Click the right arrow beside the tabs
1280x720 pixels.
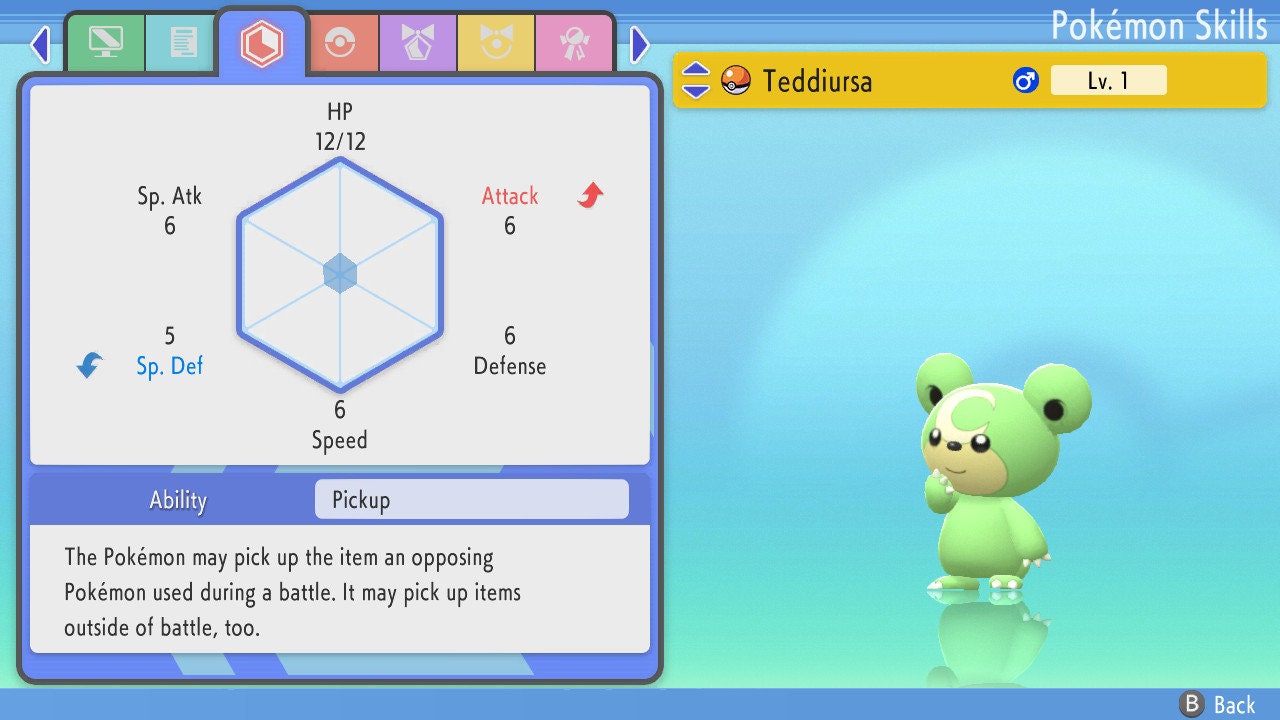pos(640,43)
